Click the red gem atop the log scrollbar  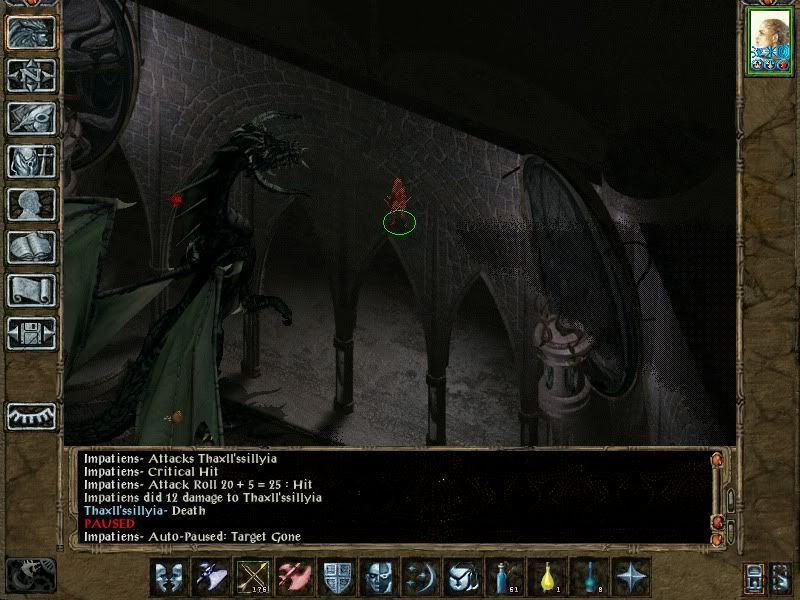[x=716, y=459]
